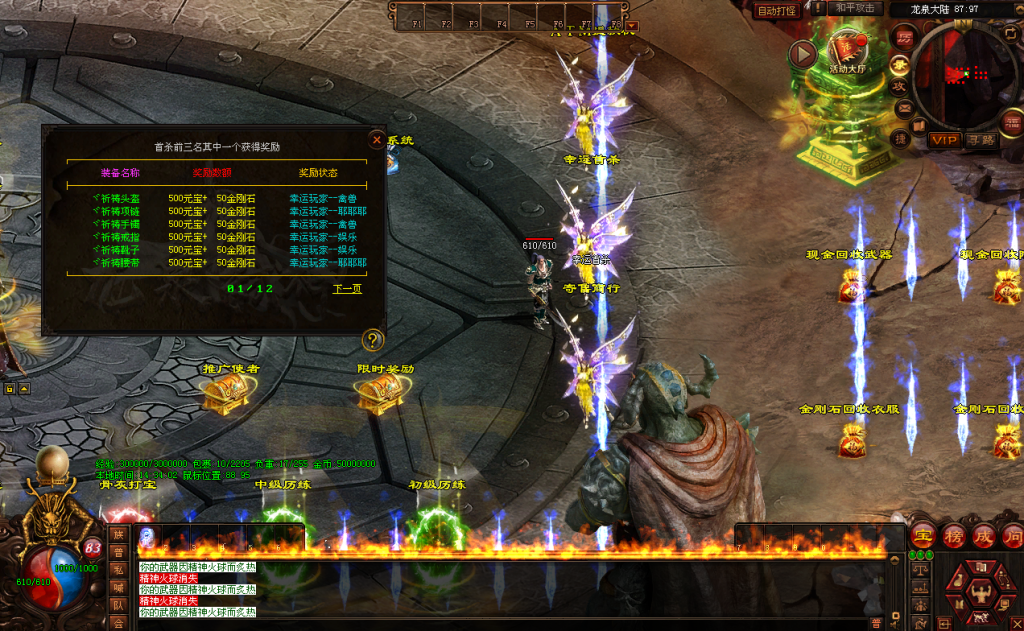Activate 寻路 pathfinding button

[x=982, y=140]
